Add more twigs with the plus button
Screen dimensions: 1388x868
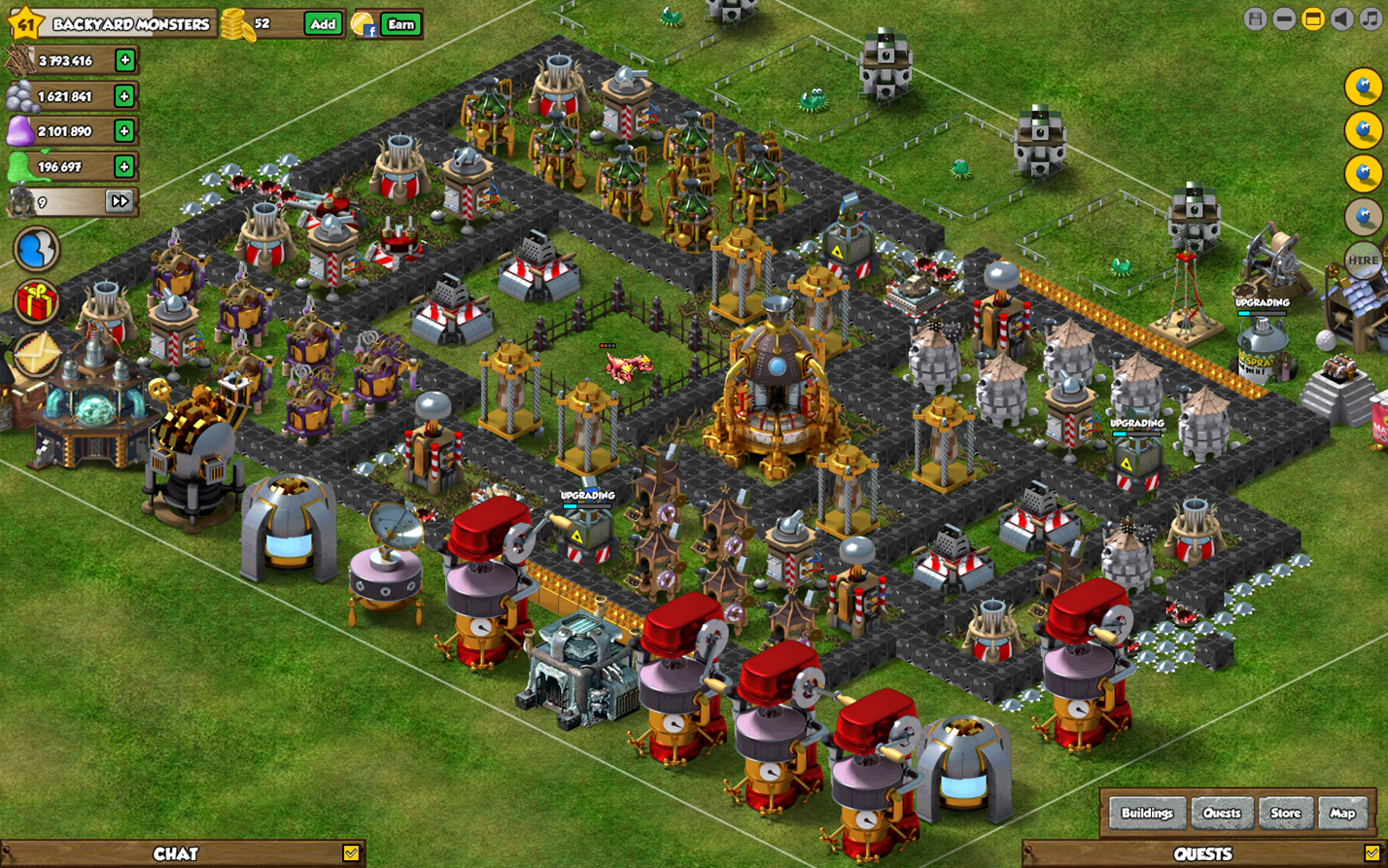click(125, 60)
